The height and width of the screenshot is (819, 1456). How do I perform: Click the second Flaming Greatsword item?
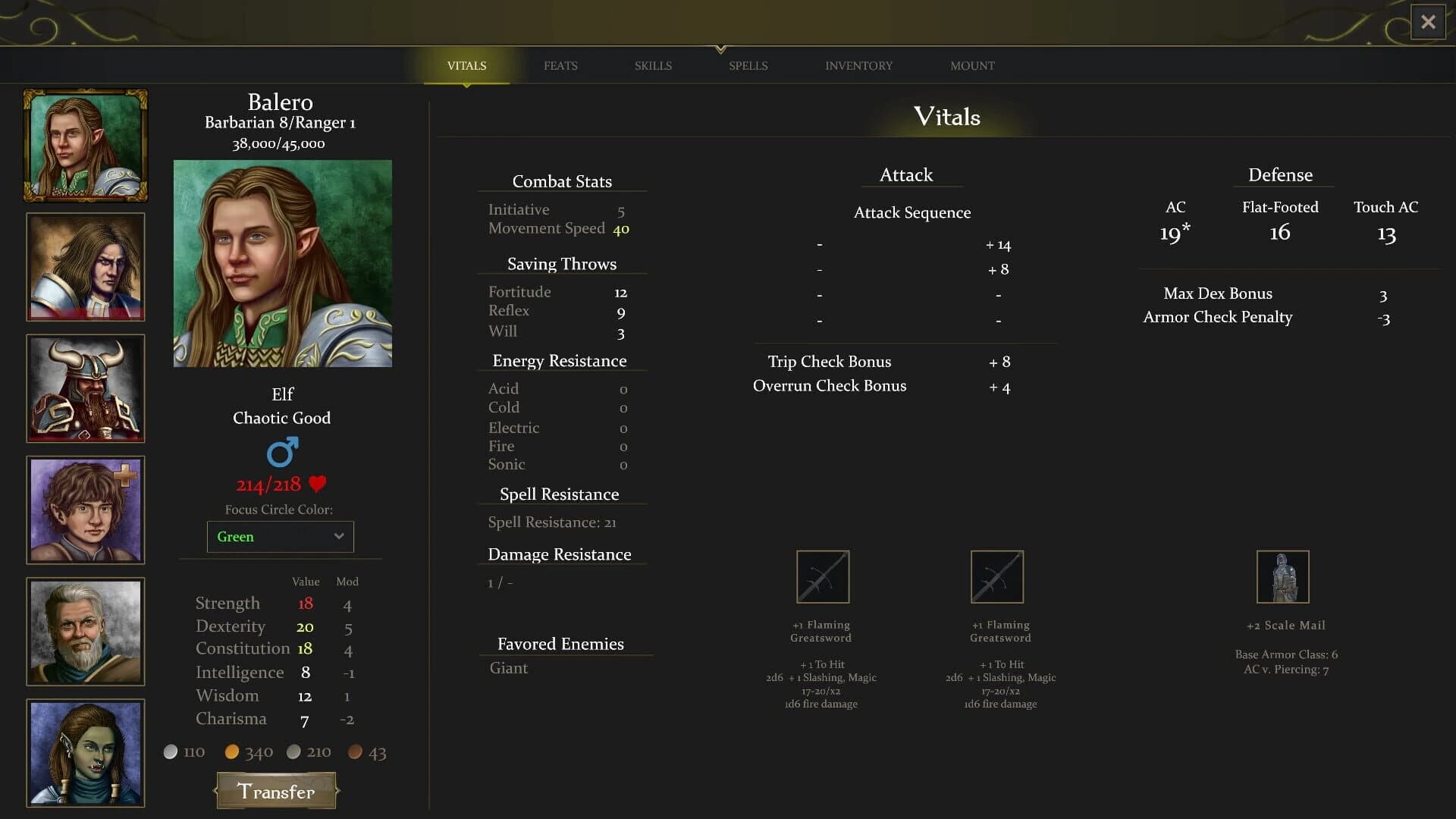[x=997, y=576]
